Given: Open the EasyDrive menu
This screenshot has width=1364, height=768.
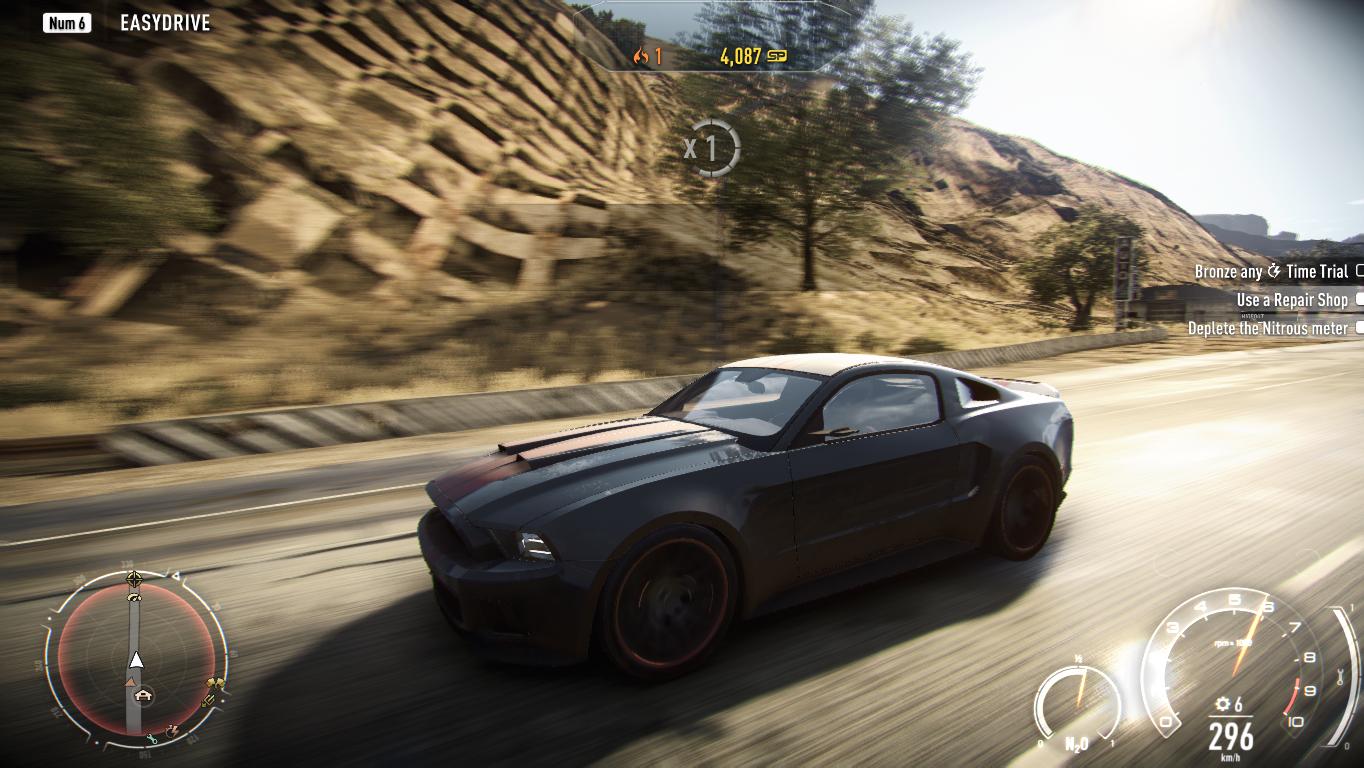Looking at the screenshot, I should (163, 22).
